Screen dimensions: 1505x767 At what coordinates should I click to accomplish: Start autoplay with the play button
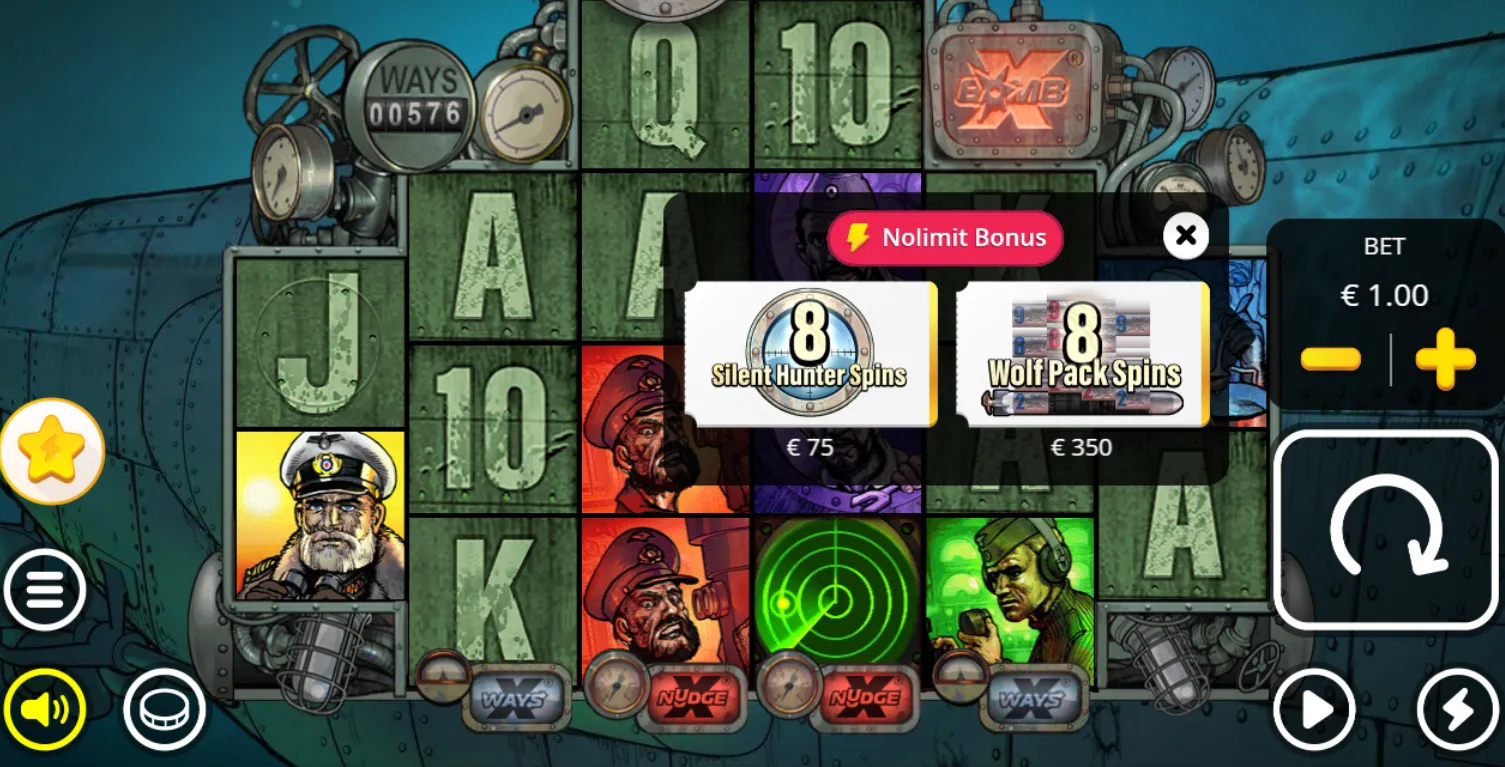[1314, 710]
